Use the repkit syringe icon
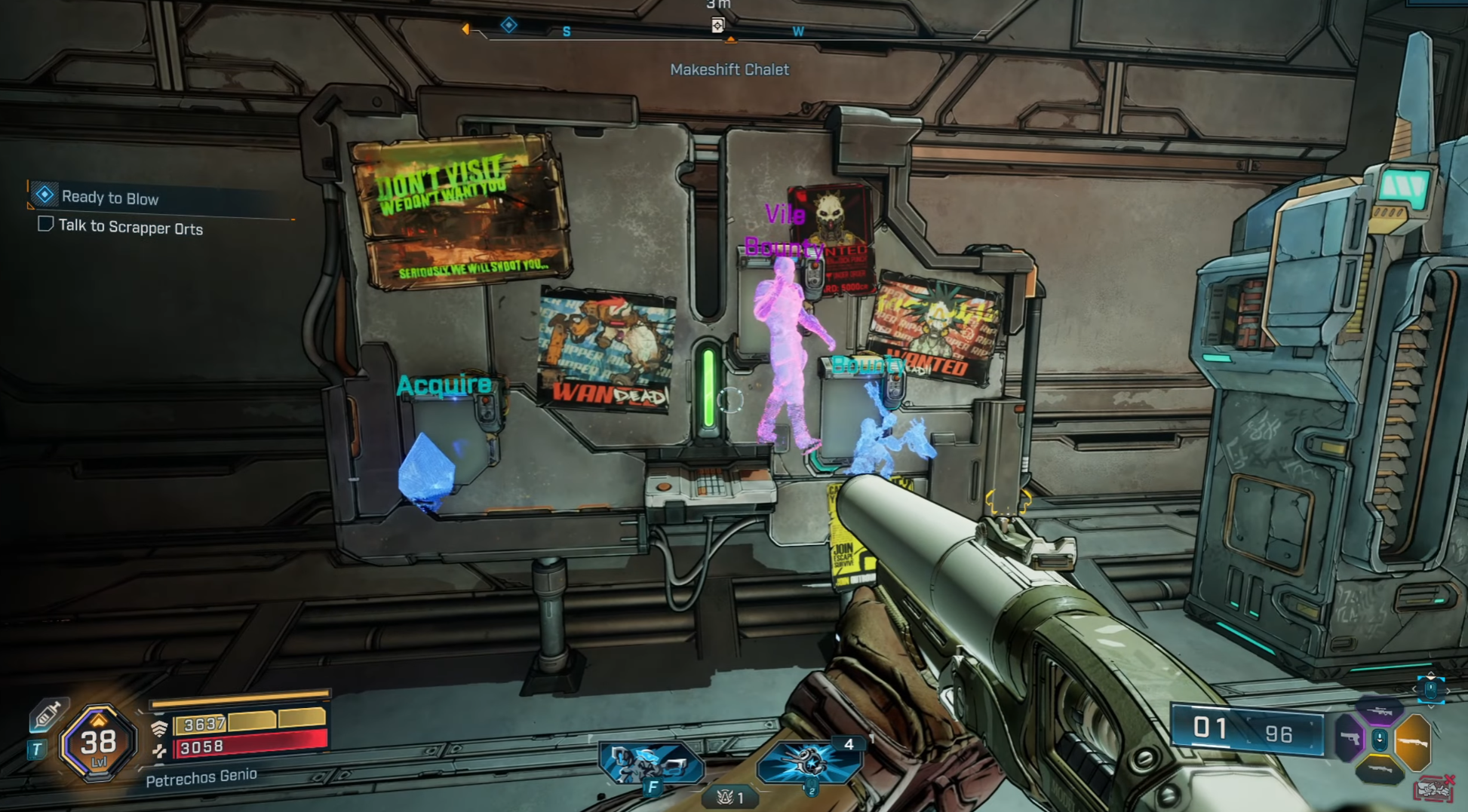This screenshot has width=1468, height=812. coord(47,713)
